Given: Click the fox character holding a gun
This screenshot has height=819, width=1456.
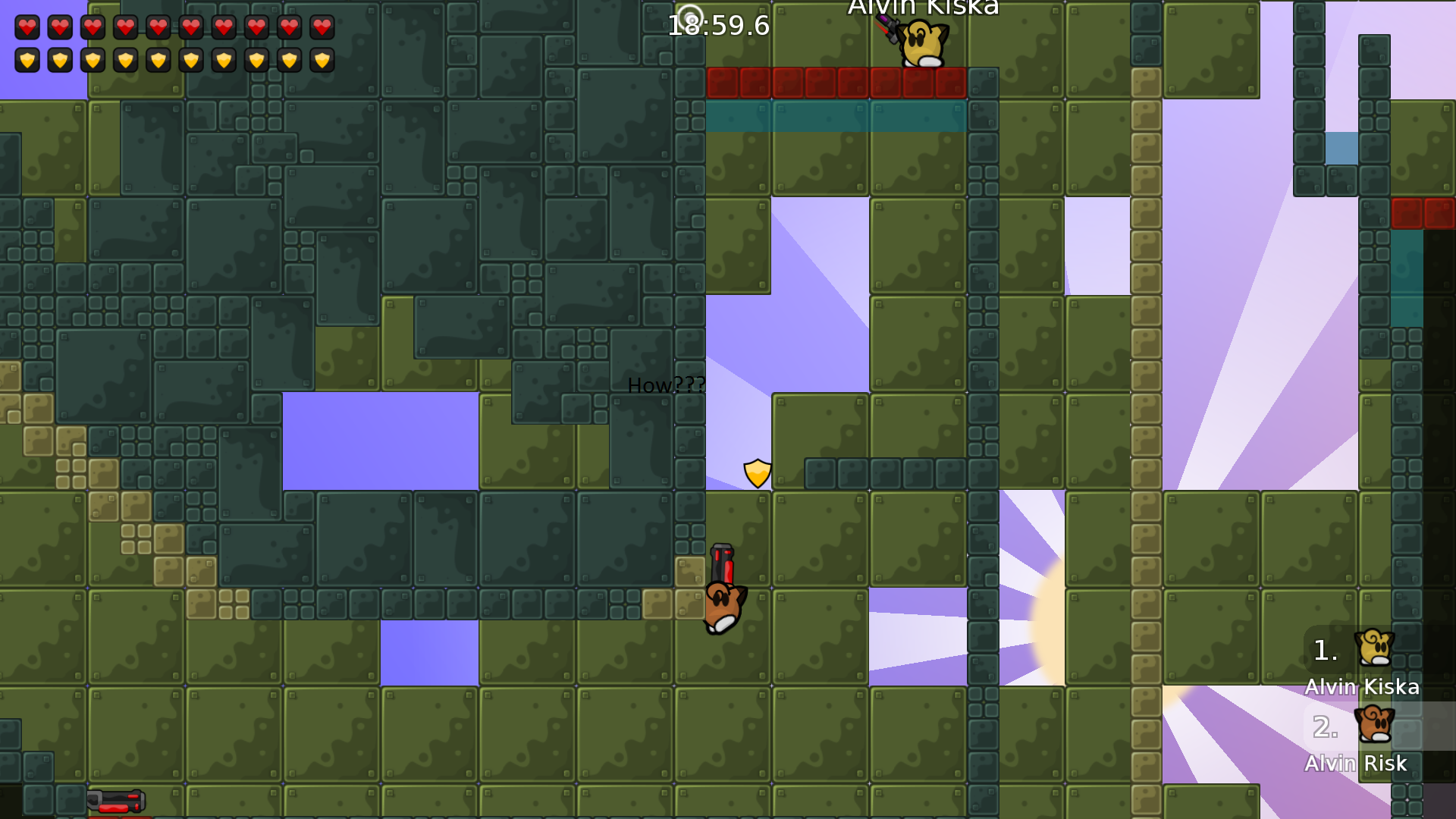Looking at the screenshot, I should [x=722, y=607].
